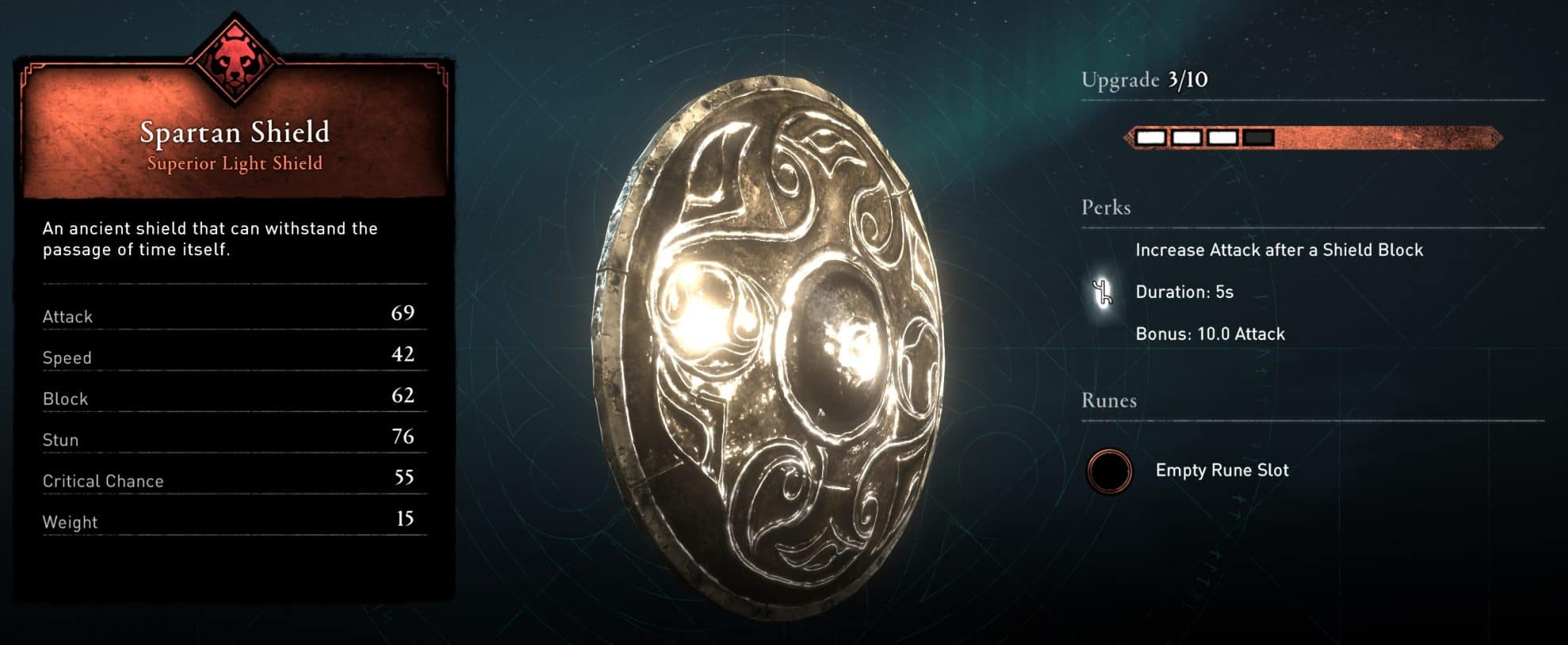Expand the Perks section
This screenshot has width=1568, height=645.
coord(1104,208)
